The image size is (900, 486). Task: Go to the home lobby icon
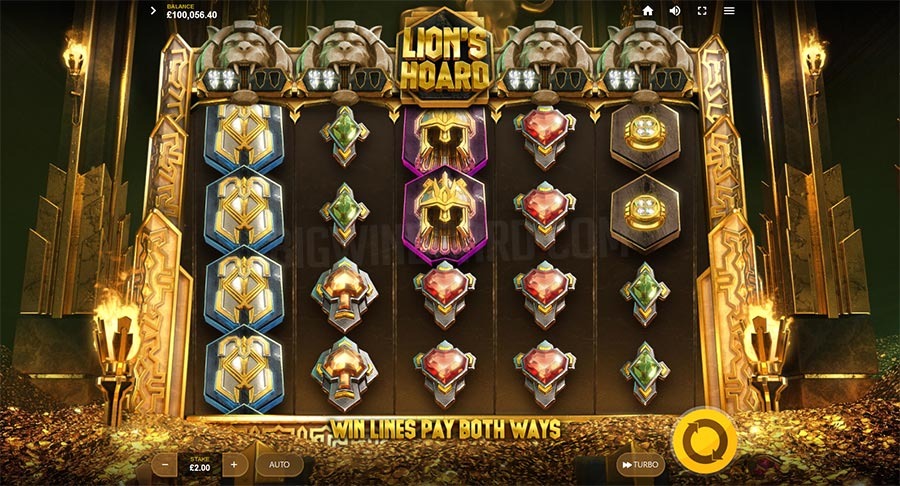648,11
